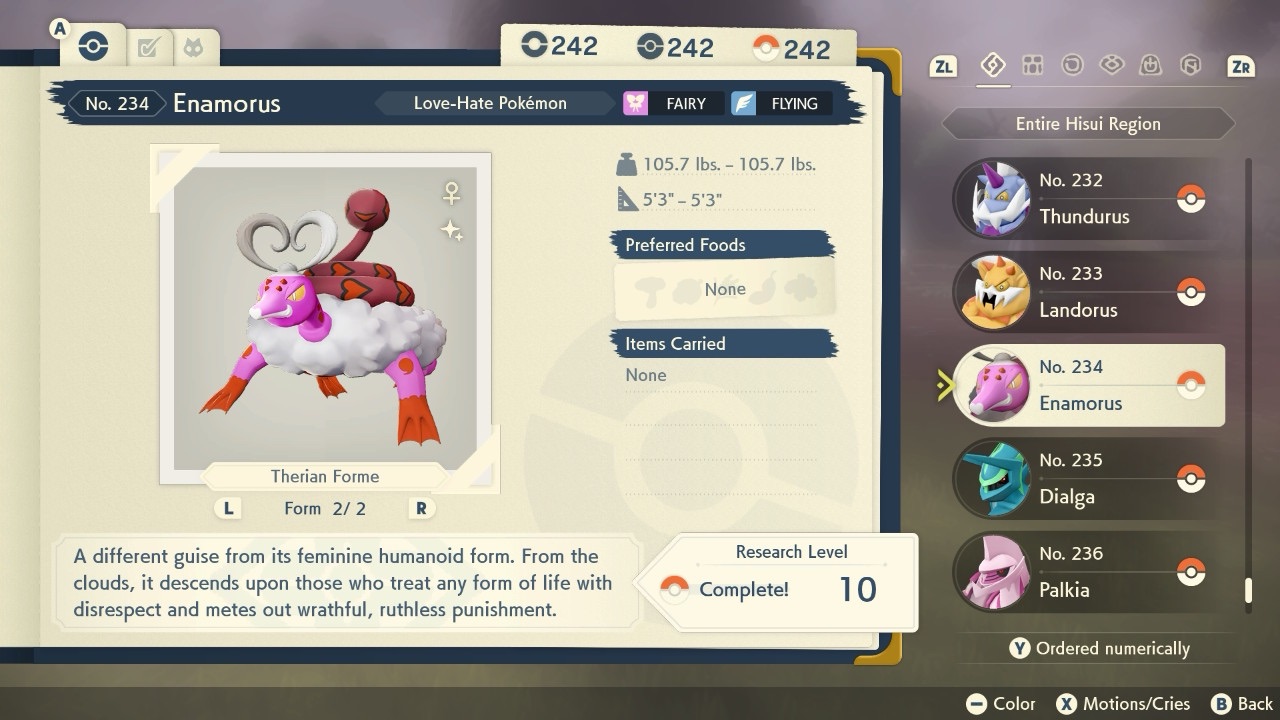Choose the circular swirl area filter icon
The height and width of the screenshot is (720, 1280).
[1072, 66]
